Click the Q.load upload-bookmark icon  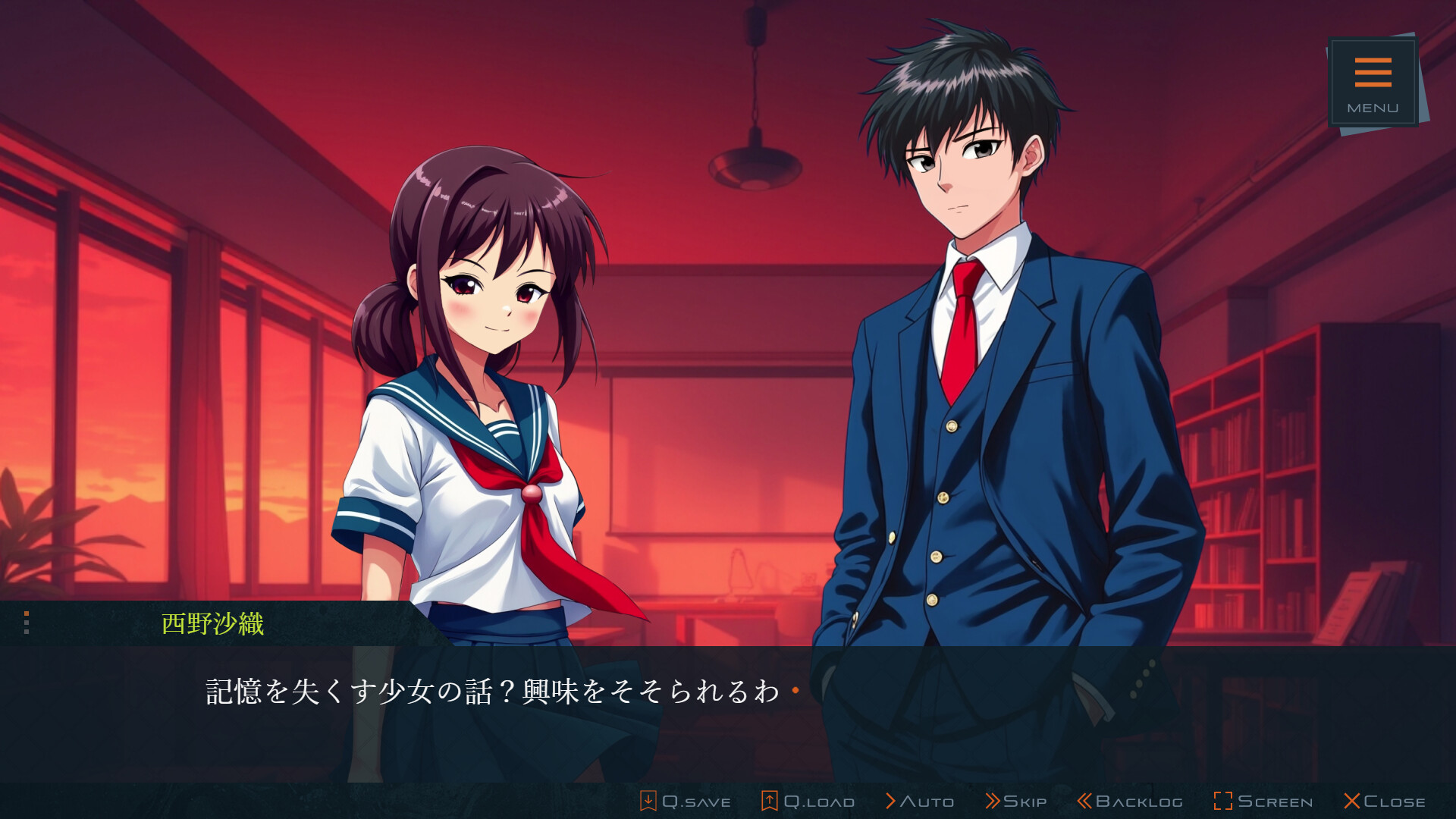pos(770,800)
